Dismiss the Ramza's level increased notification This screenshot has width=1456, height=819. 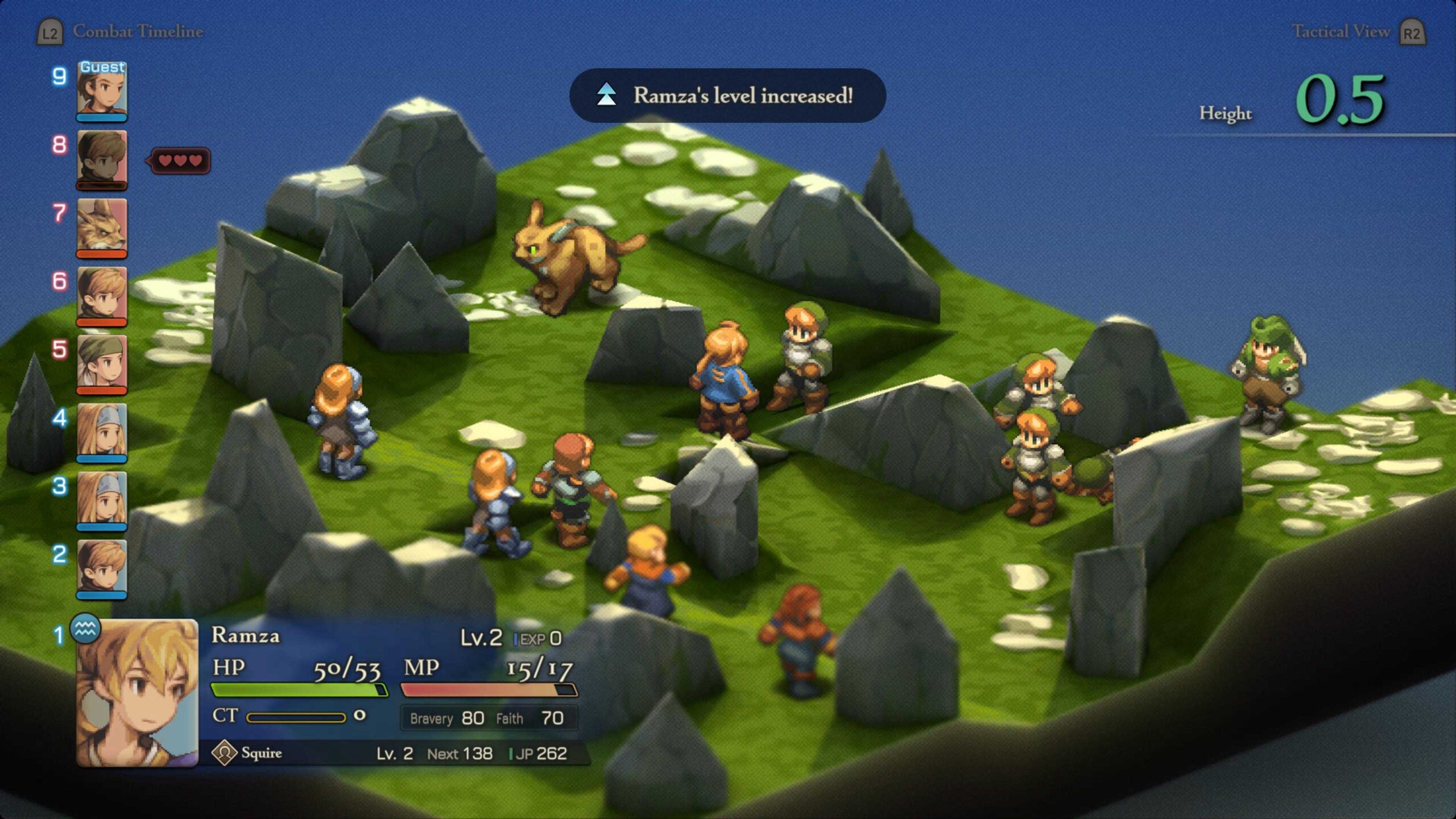[727, 96]
